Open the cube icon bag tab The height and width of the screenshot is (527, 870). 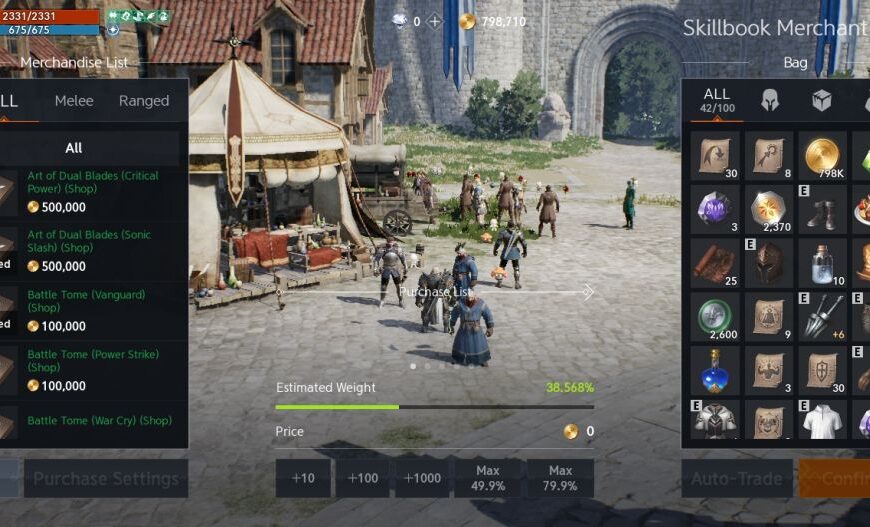click(821, 101)
